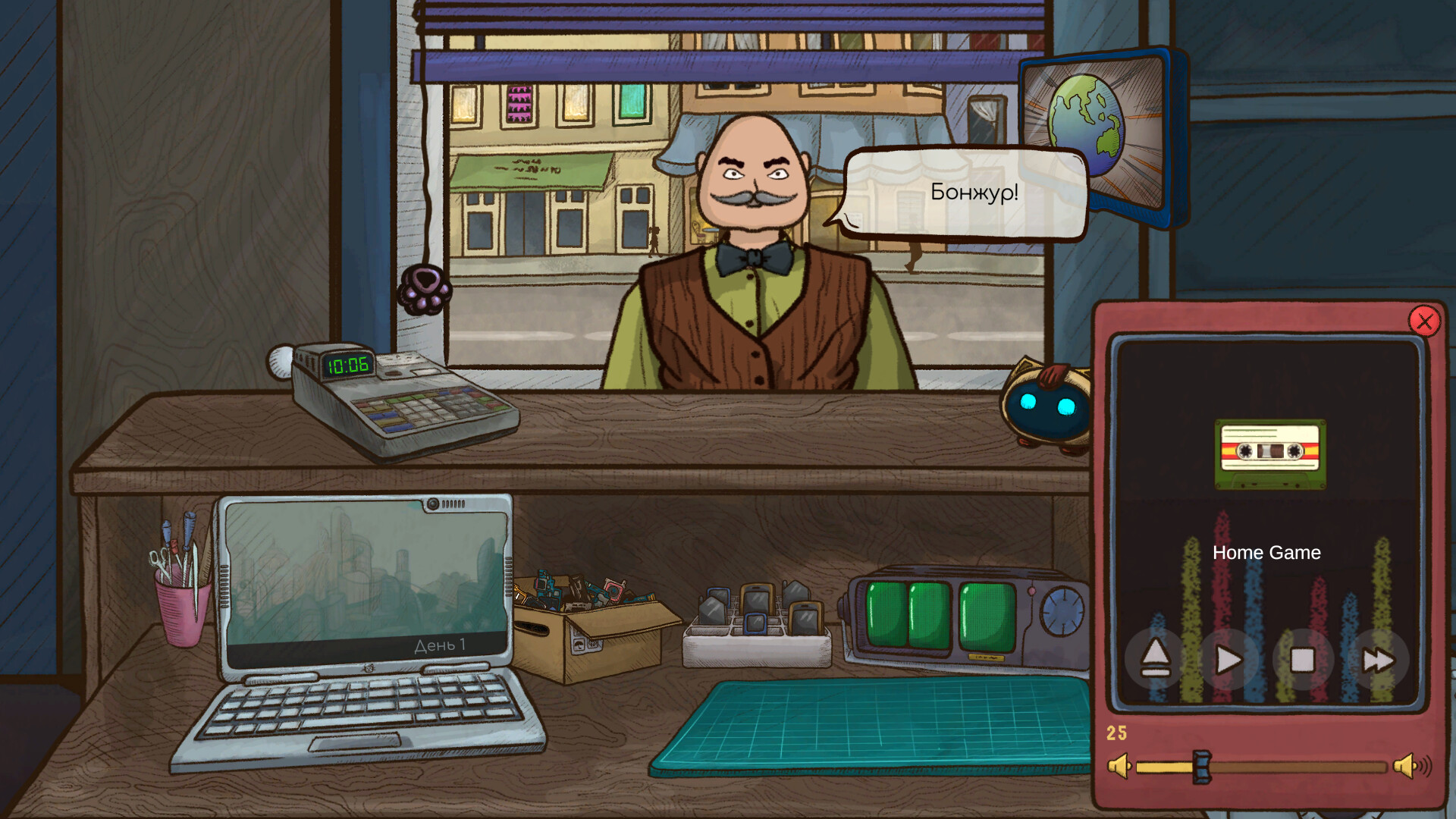The image size is (1456, 819).
Task: Stop the music playback
Action: click(x=1302, y=660)
